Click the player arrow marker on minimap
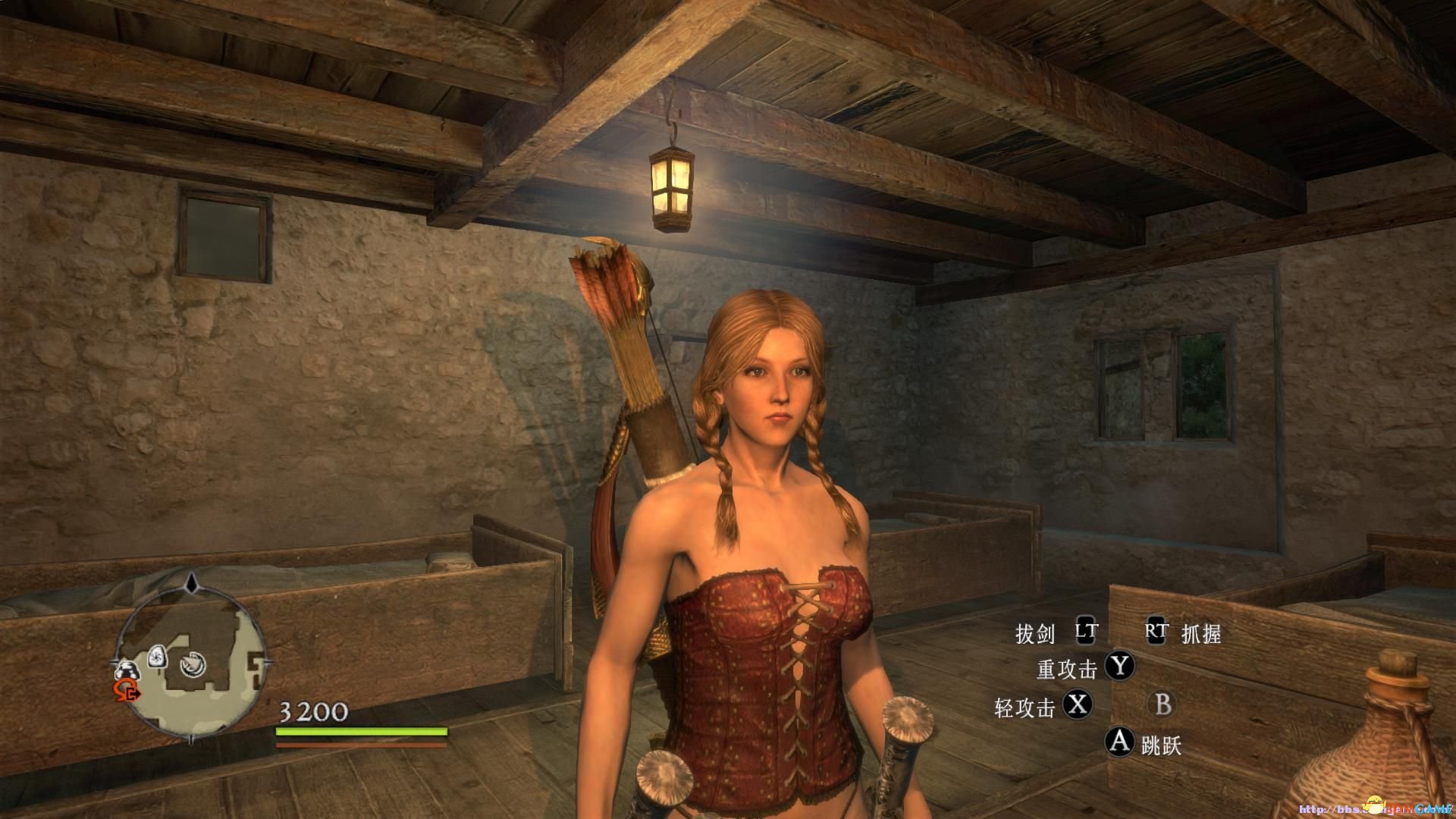The width and height of the screenshot is (1456, 819). pyautogui.click(x=193, y=665)
